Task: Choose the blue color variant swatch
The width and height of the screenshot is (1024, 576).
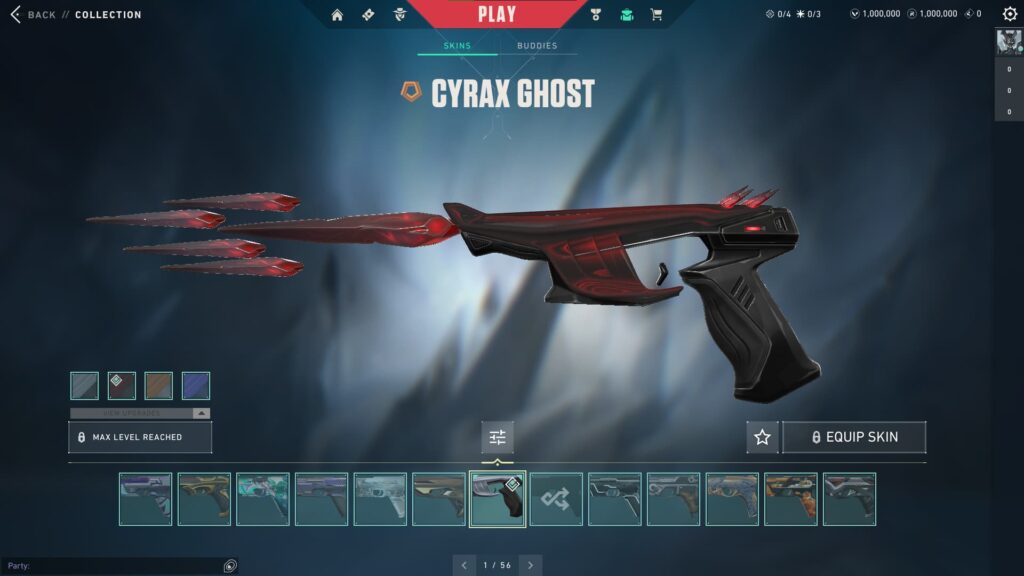Action: 196,385
